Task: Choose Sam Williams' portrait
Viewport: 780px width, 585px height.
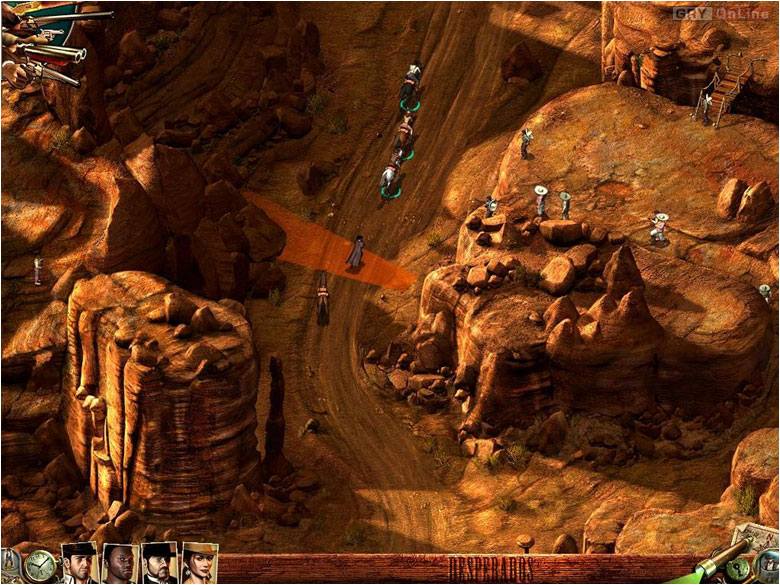Action: 120,564
